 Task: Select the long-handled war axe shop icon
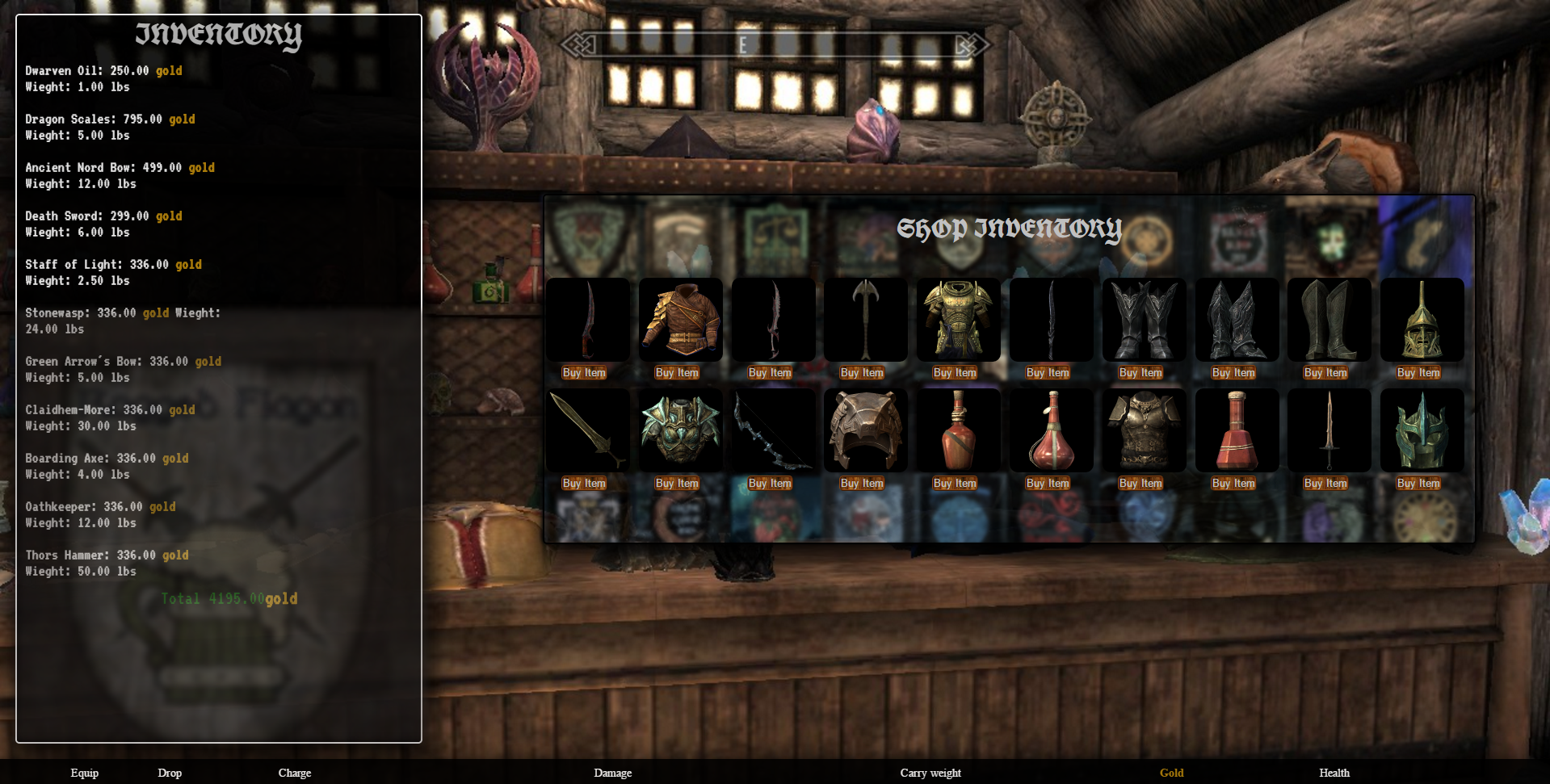point(865,320)
